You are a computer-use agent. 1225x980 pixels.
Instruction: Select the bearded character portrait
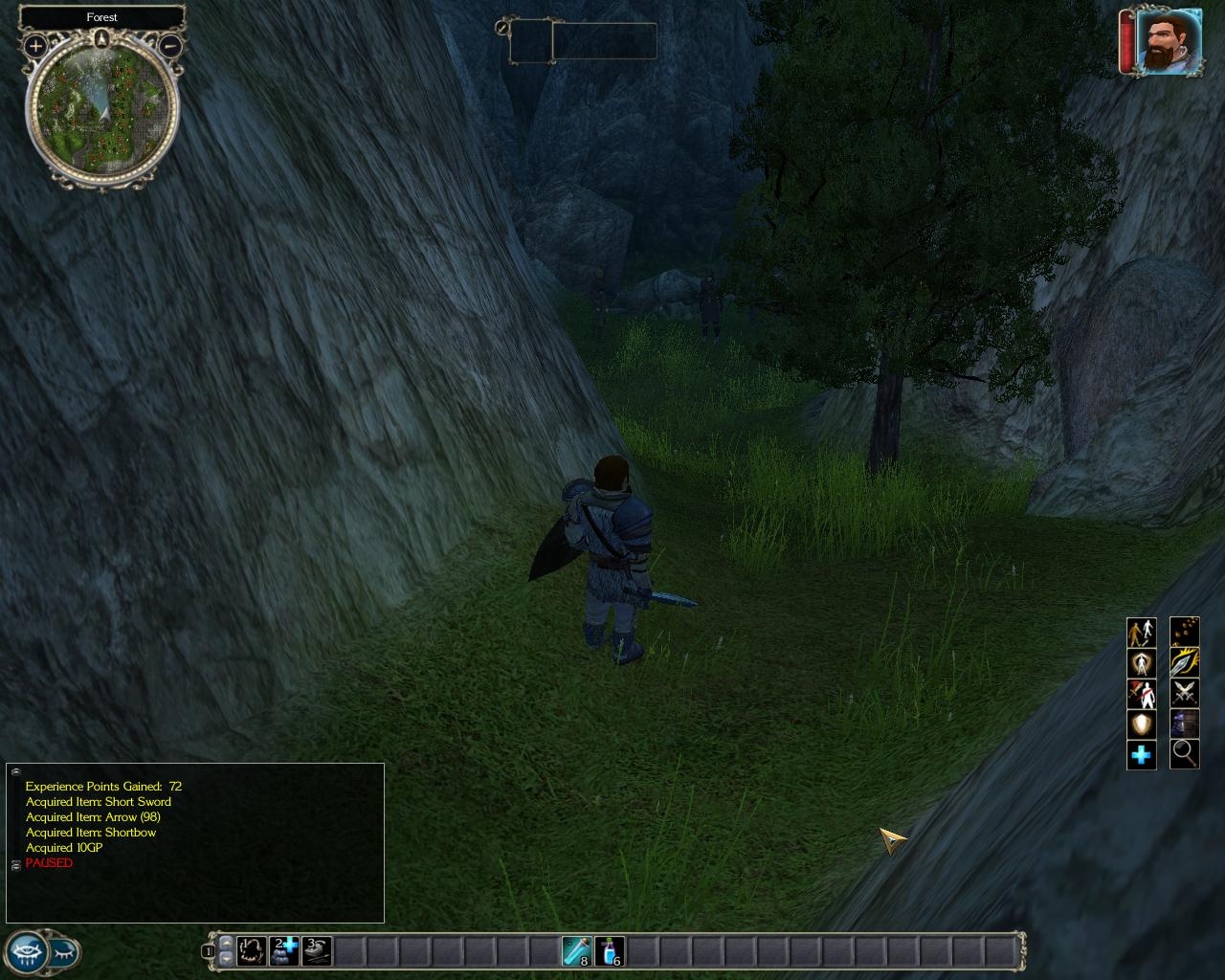tap(1168, 41)
